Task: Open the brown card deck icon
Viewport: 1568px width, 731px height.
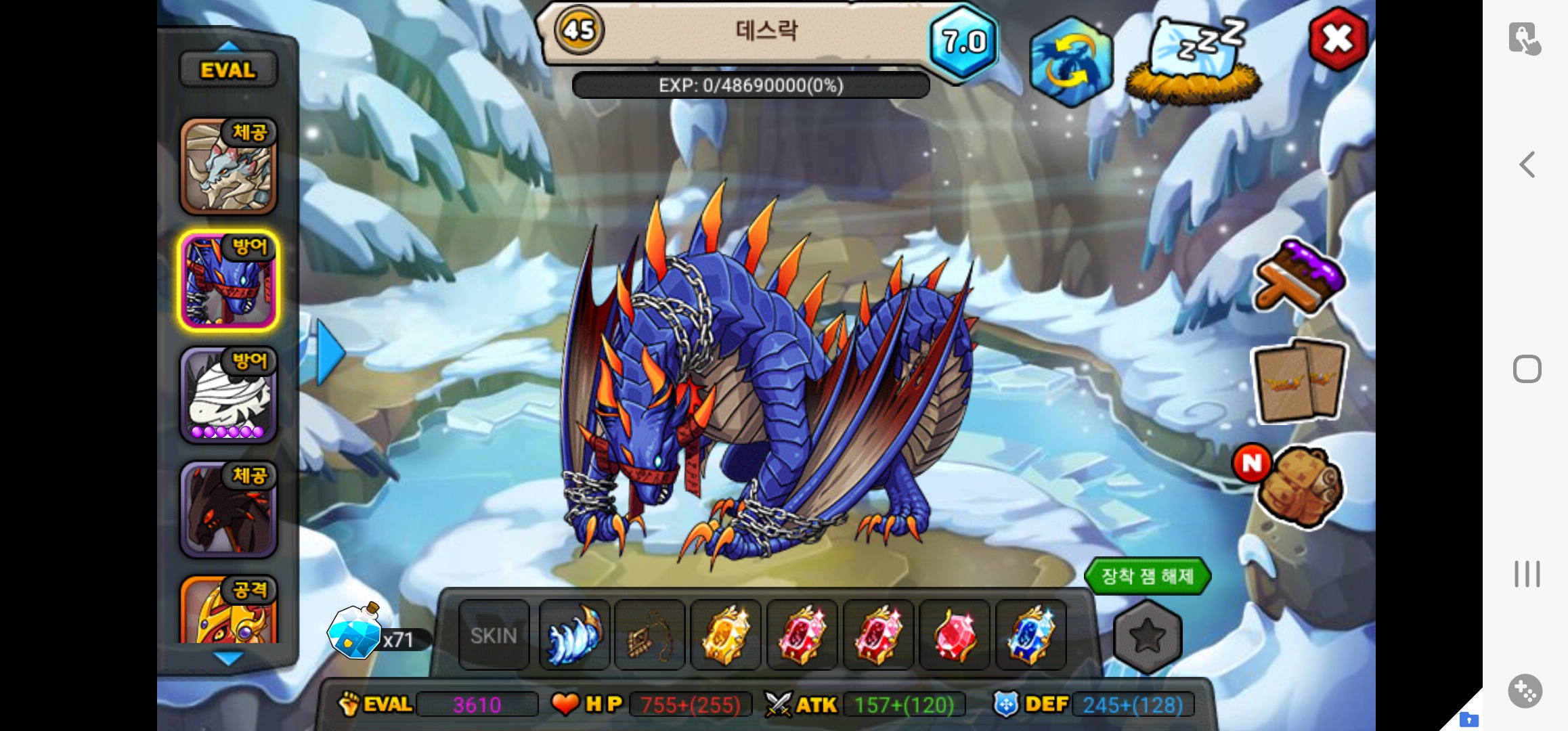Action: [x=1299, y=380]
